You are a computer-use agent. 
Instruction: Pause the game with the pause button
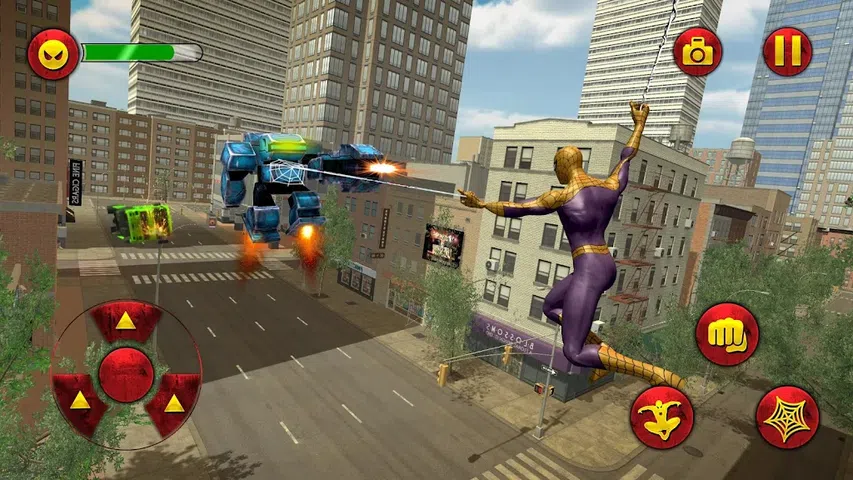(787, 52)
